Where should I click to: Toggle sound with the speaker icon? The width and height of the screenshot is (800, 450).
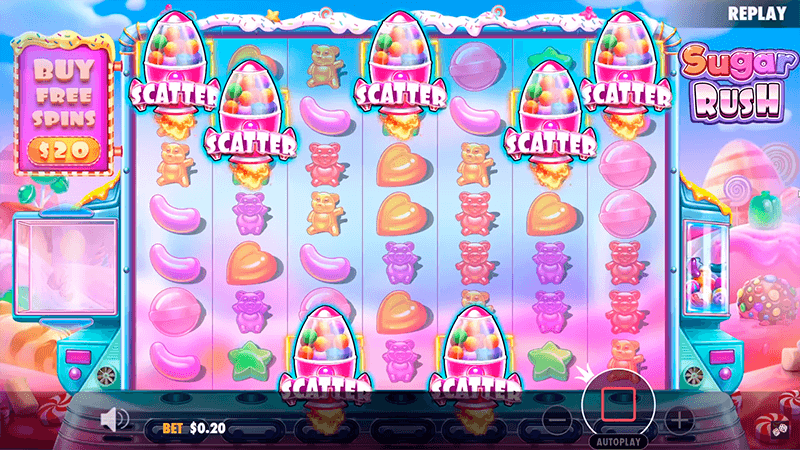(117, 417)
